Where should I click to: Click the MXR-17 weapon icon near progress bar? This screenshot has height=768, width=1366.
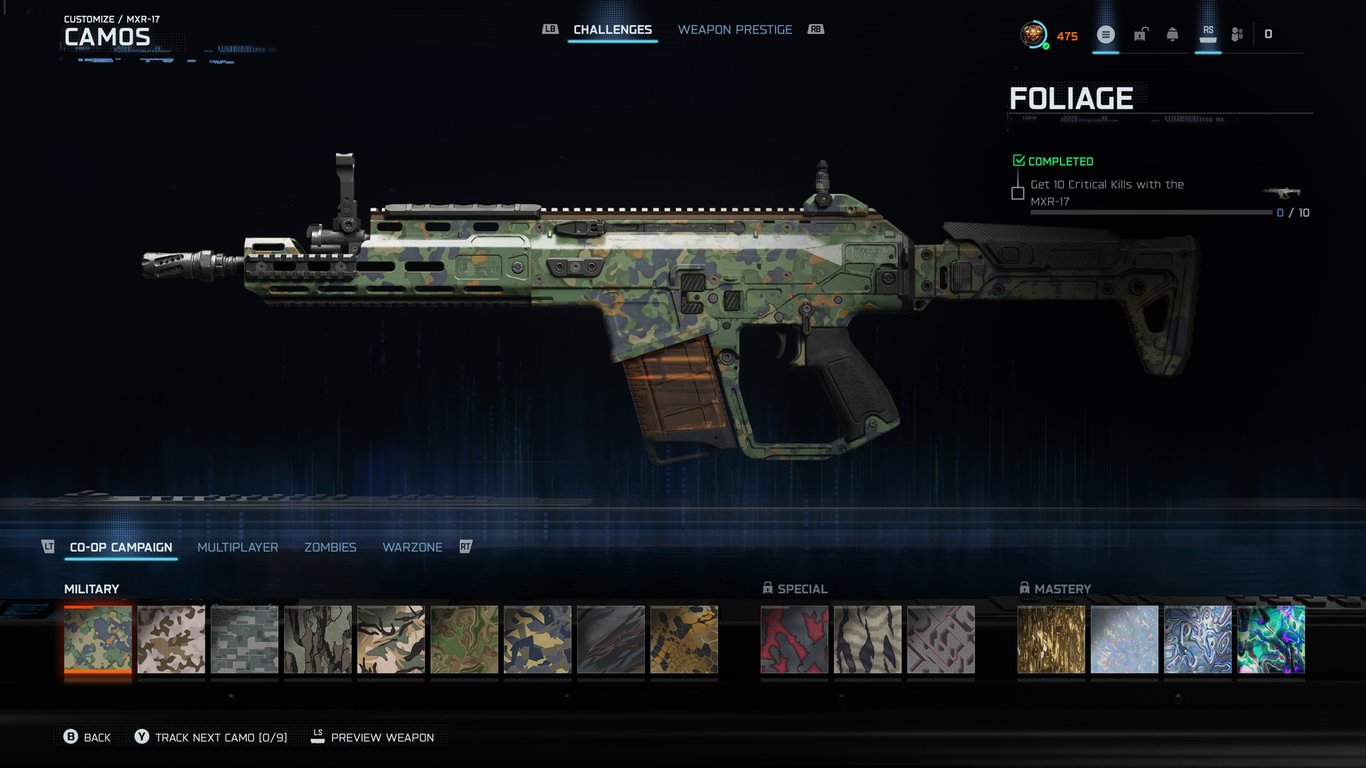[x=1282, y=193]
